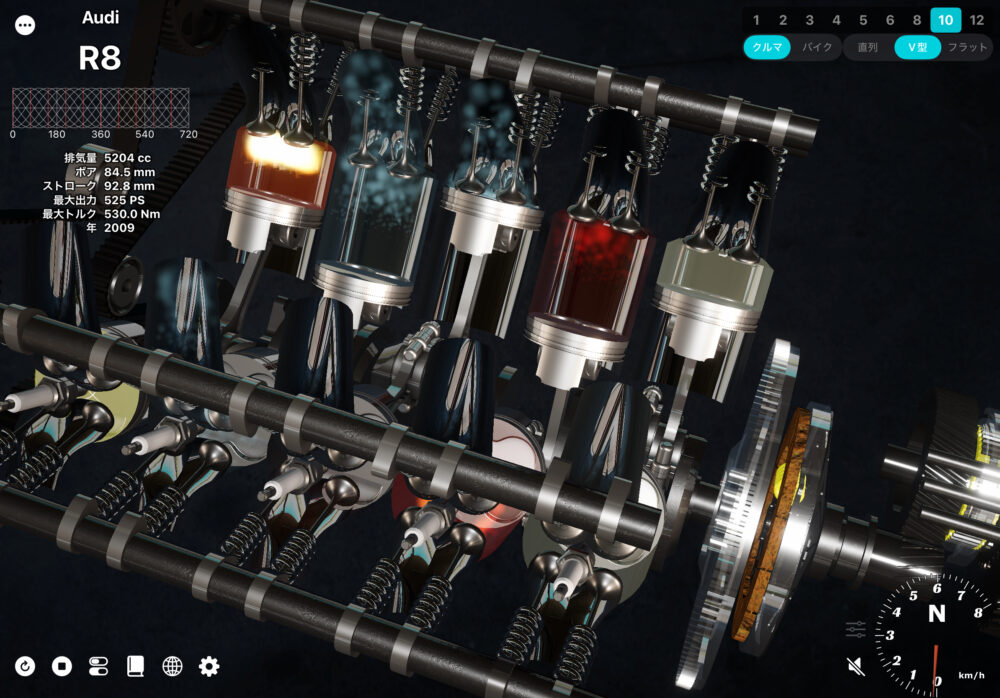Switch to the フラット flat layout
Viewport: 1000px width, 698px height.
tap(967, 48)
